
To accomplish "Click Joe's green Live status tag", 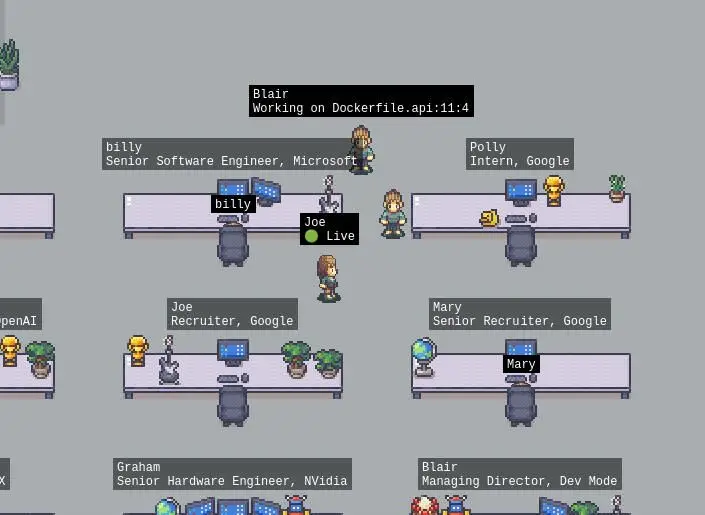I will [329, 229].
